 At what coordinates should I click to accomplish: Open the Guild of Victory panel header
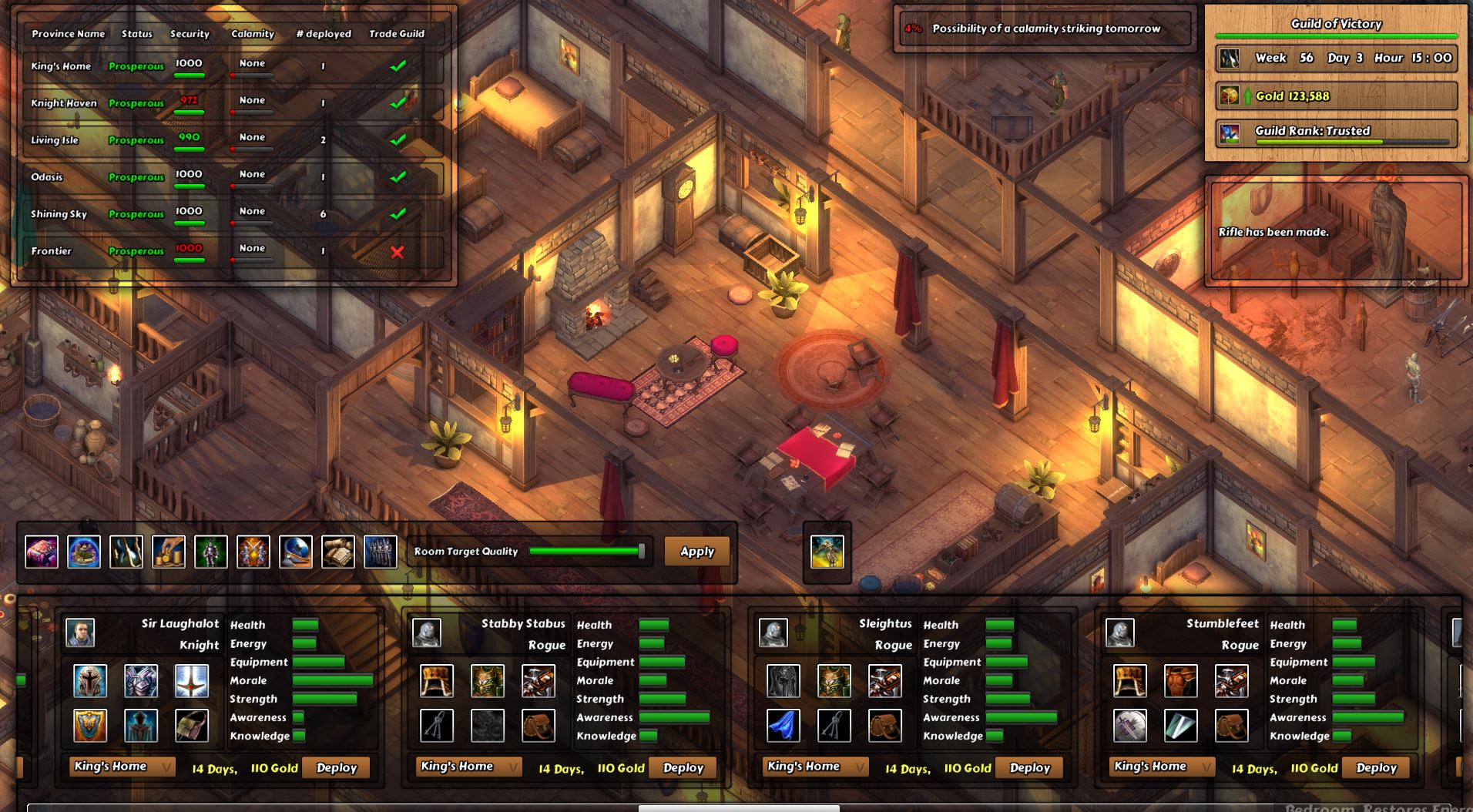[x=1337, y=24]
